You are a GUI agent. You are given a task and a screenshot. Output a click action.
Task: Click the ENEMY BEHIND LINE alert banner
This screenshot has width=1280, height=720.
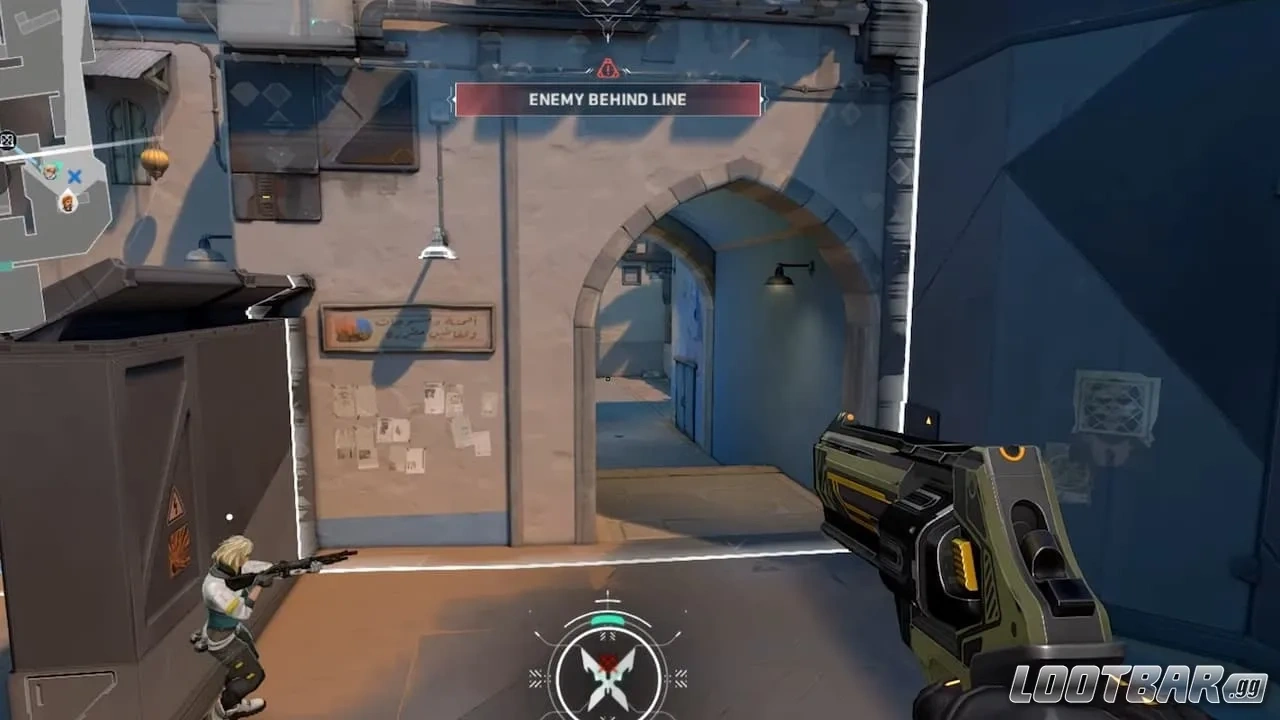(x=608, y=99)
